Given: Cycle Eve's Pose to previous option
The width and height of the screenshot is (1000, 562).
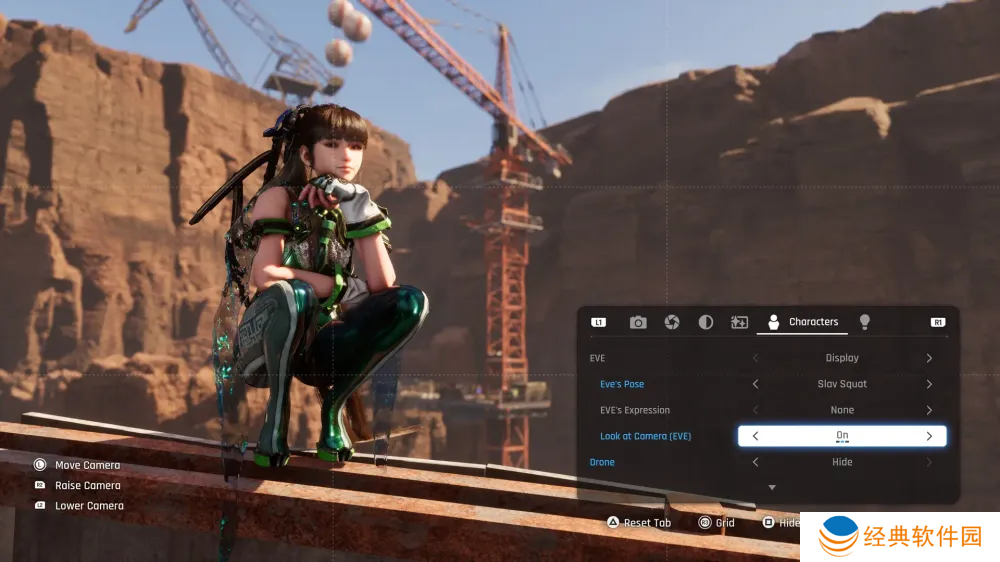Looking at the screenshot, I should tap(755, 384).
